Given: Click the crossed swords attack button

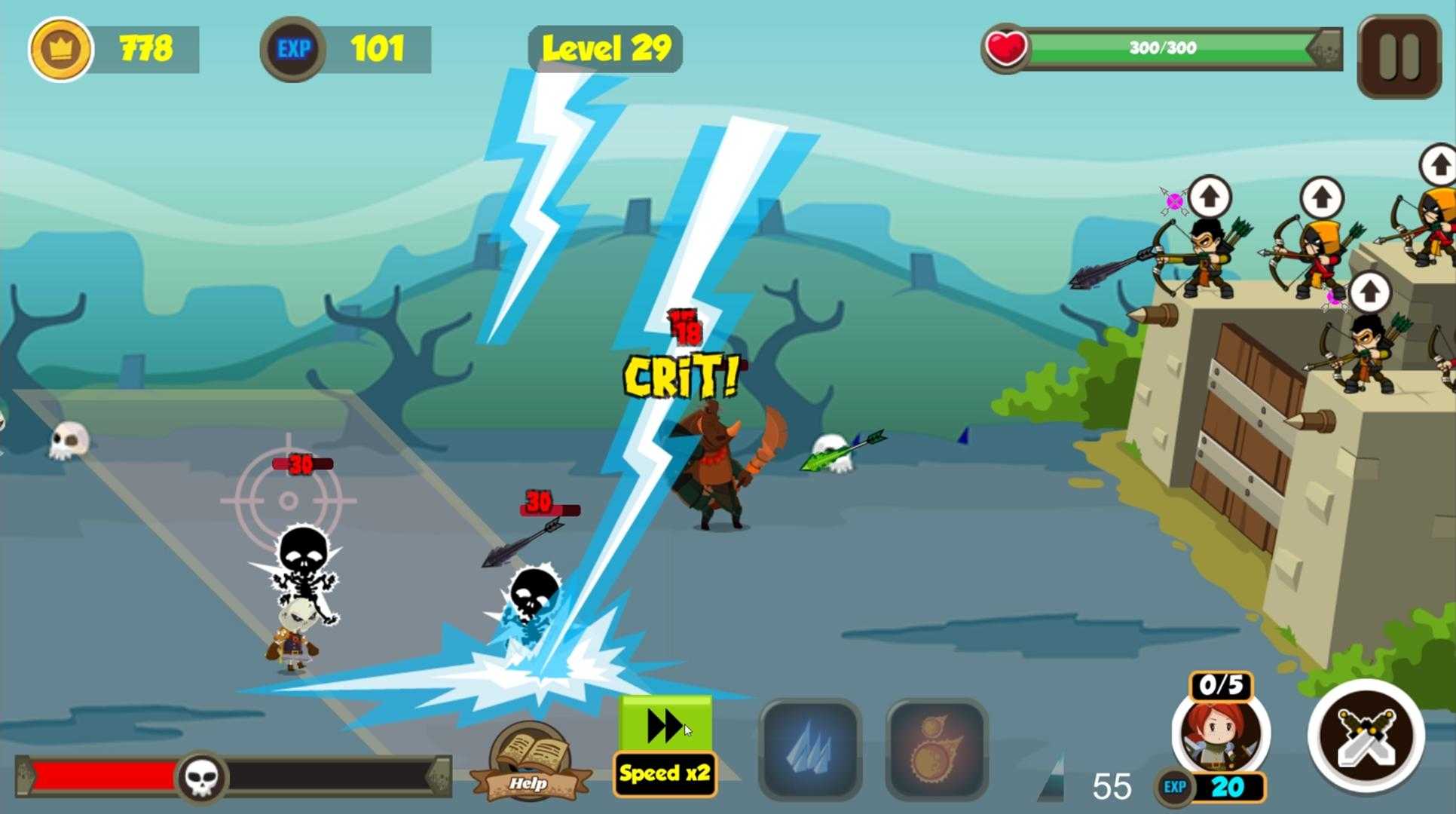Looking at the screenshot, I should pos(1366,735).
